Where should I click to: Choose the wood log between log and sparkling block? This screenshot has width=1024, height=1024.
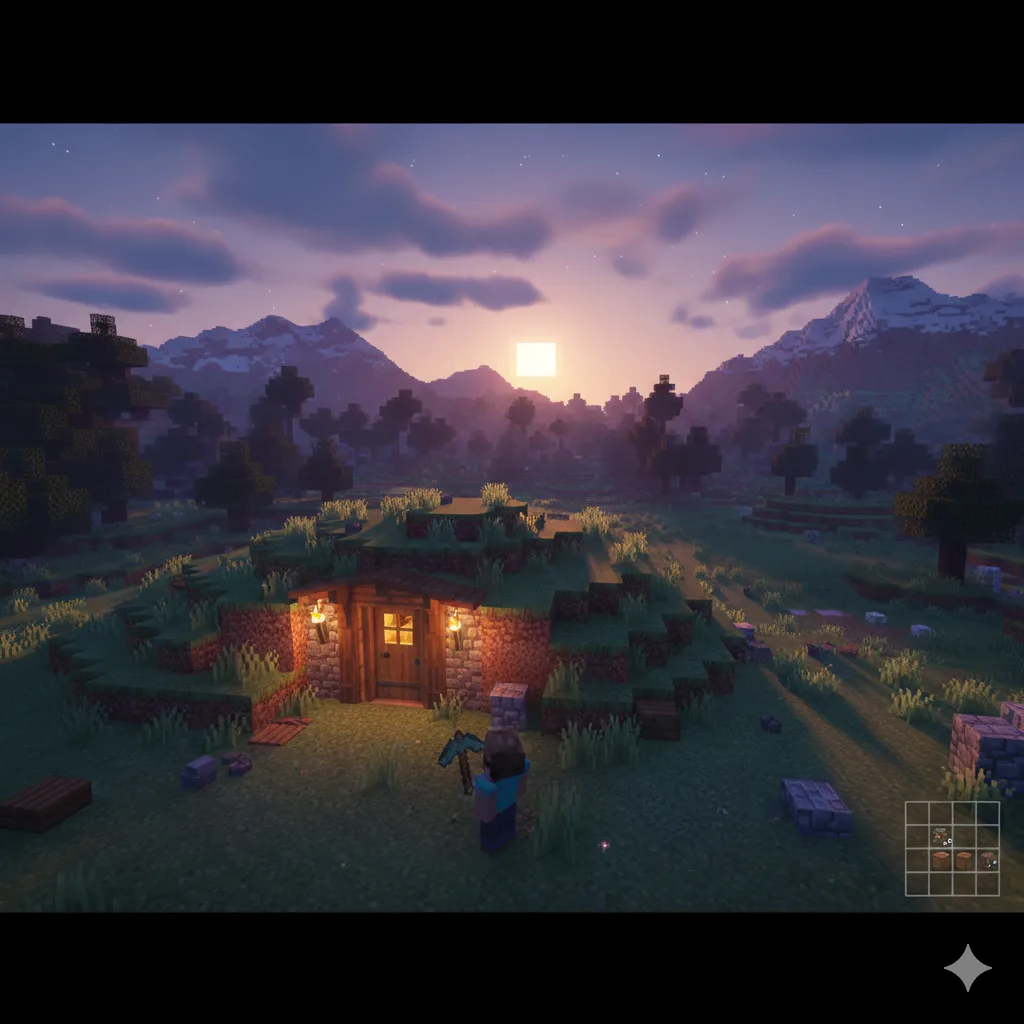pos(963,859)
